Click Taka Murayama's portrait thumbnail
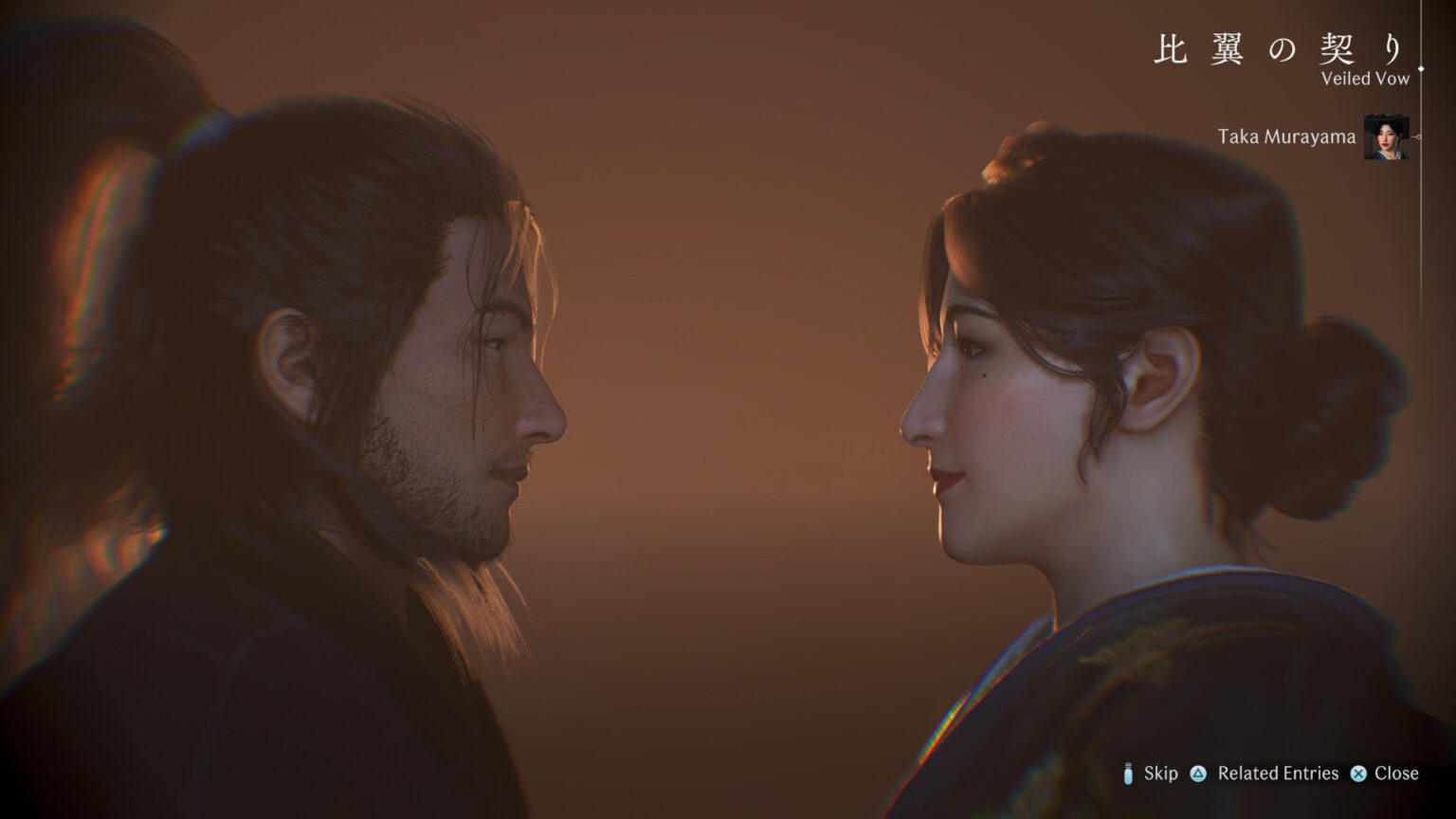 point(1386,137)
